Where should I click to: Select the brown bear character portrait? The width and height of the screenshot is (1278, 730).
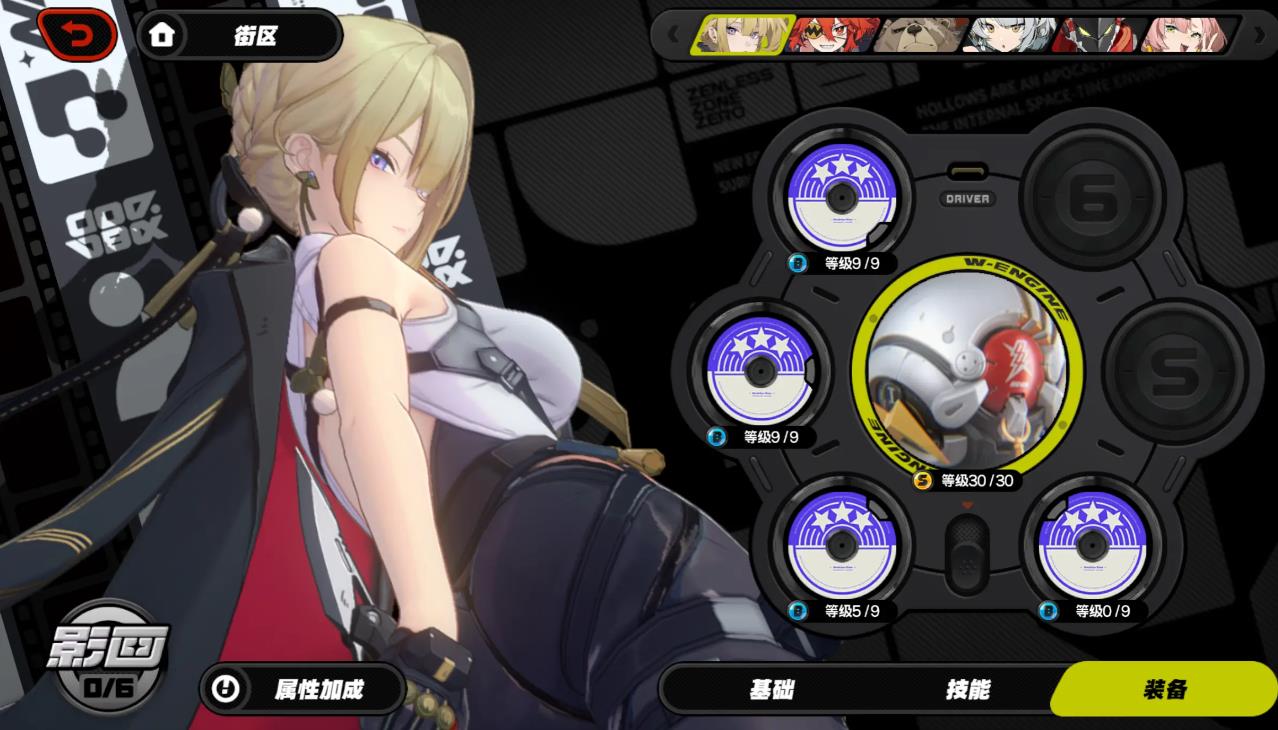(918, 36)
